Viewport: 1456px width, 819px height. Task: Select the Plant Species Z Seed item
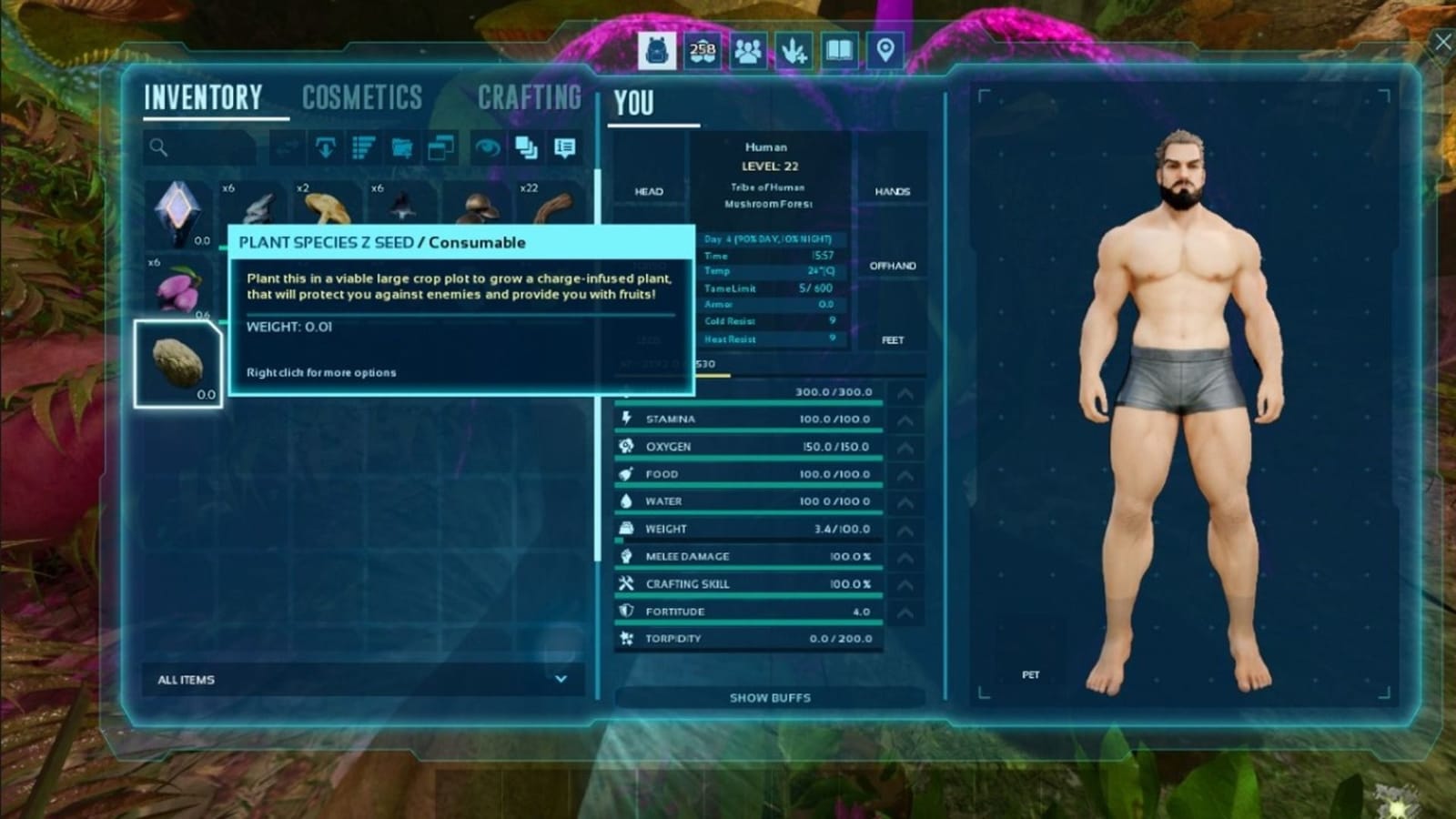tap(178, 362)
